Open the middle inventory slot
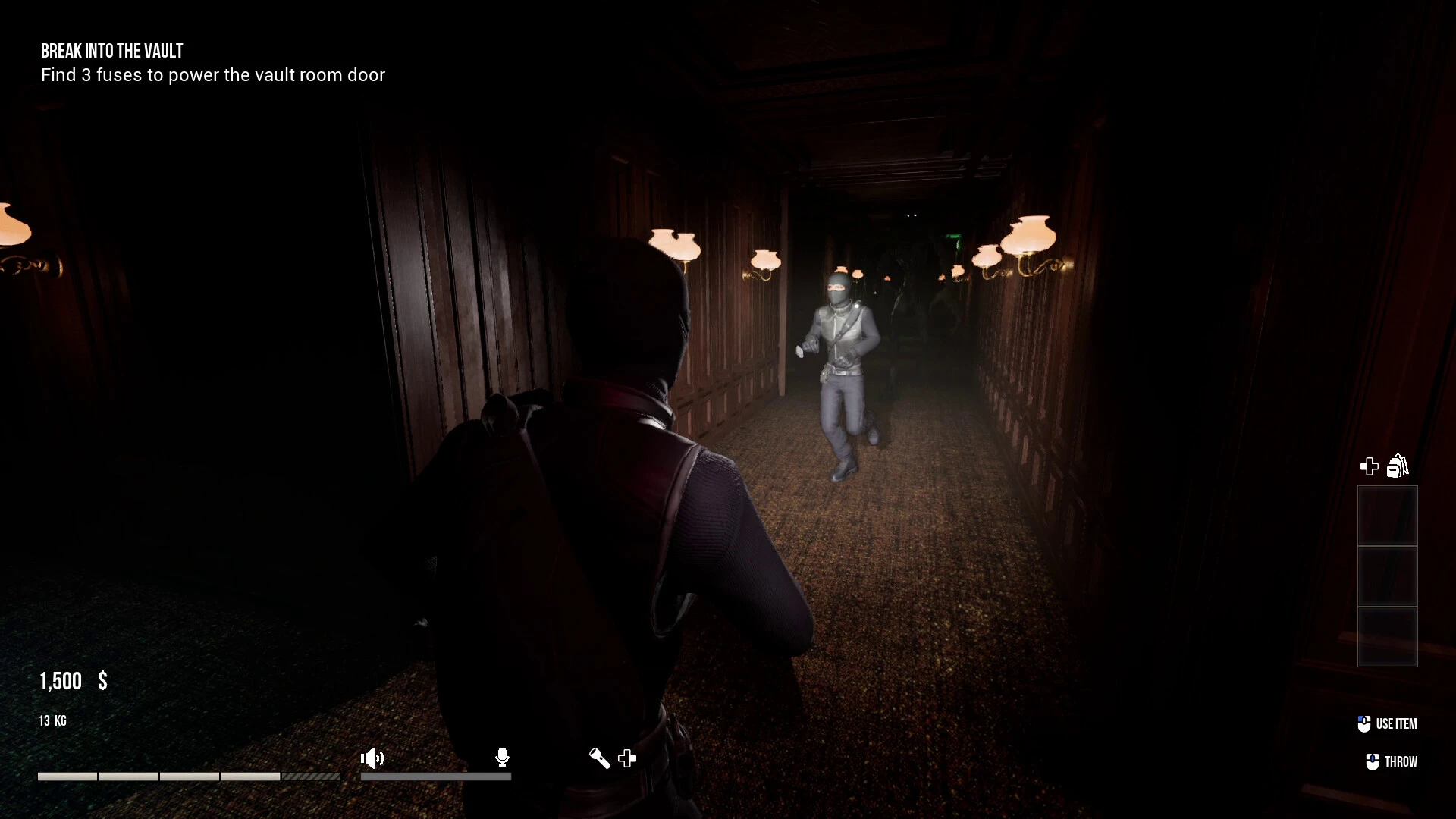 pyautogui.click(x=1387, y=576)
